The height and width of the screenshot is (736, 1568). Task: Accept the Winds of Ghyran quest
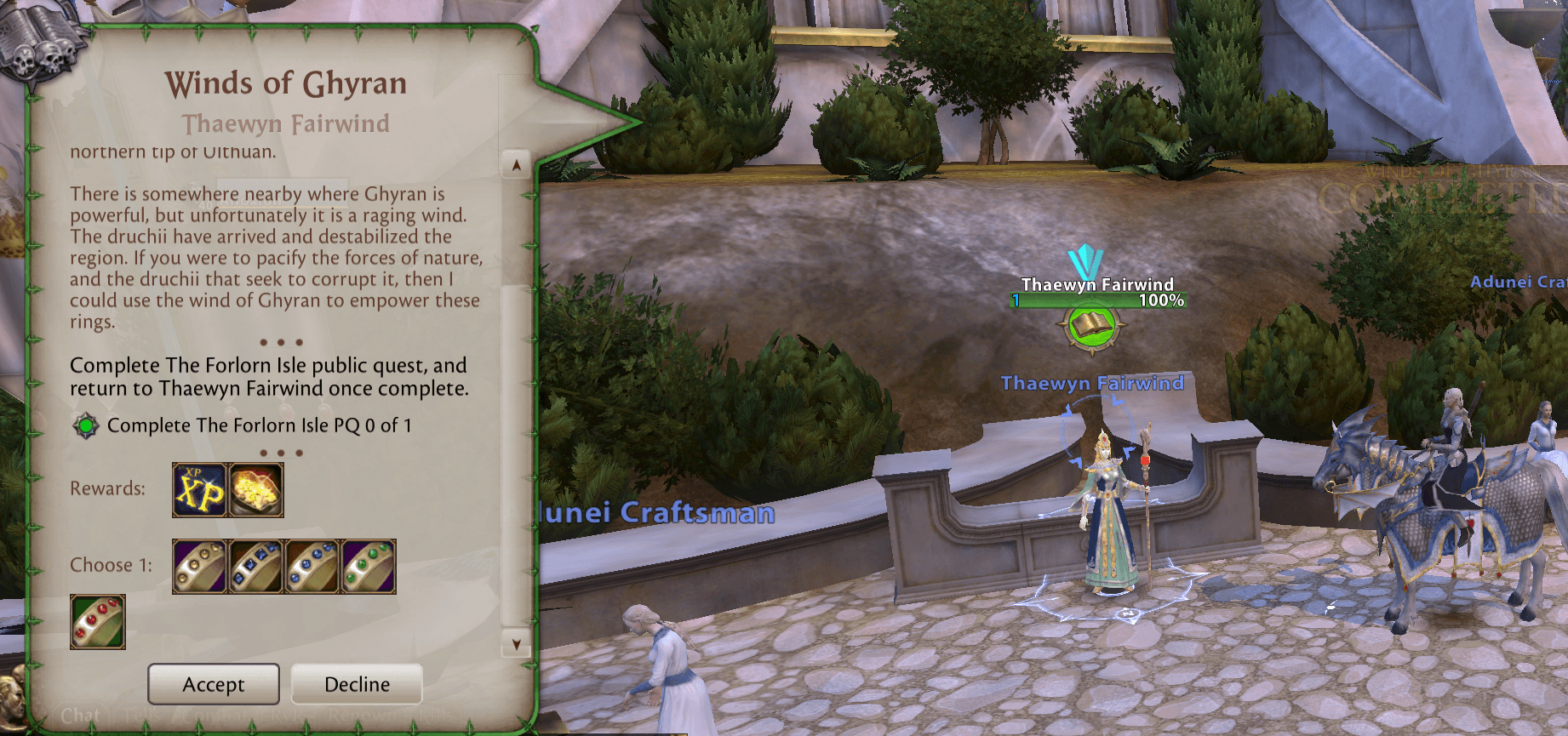point(214,684)
